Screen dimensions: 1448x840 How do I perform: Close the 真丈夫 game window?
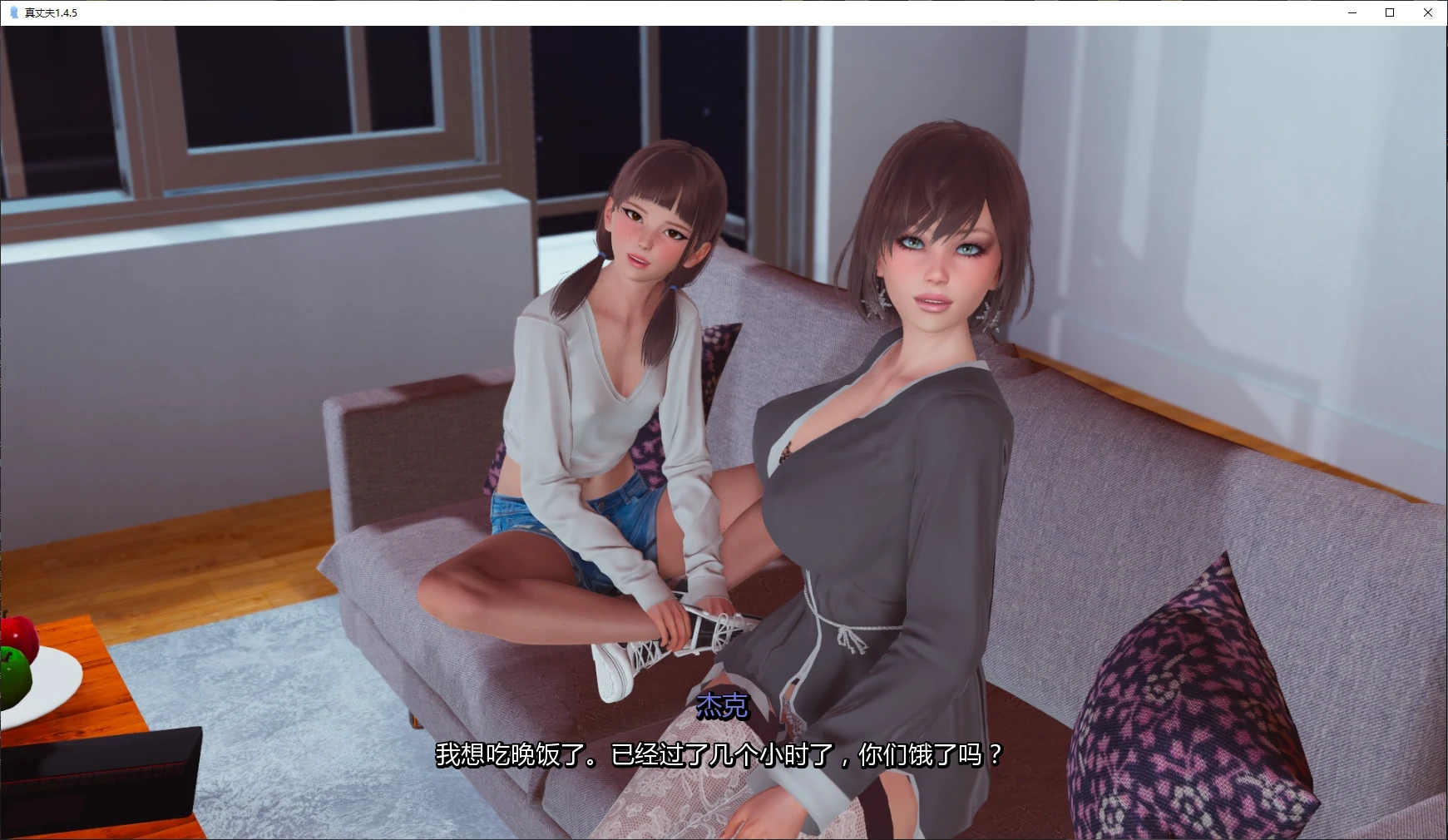pyautogui.click(x=1429, y=12)
